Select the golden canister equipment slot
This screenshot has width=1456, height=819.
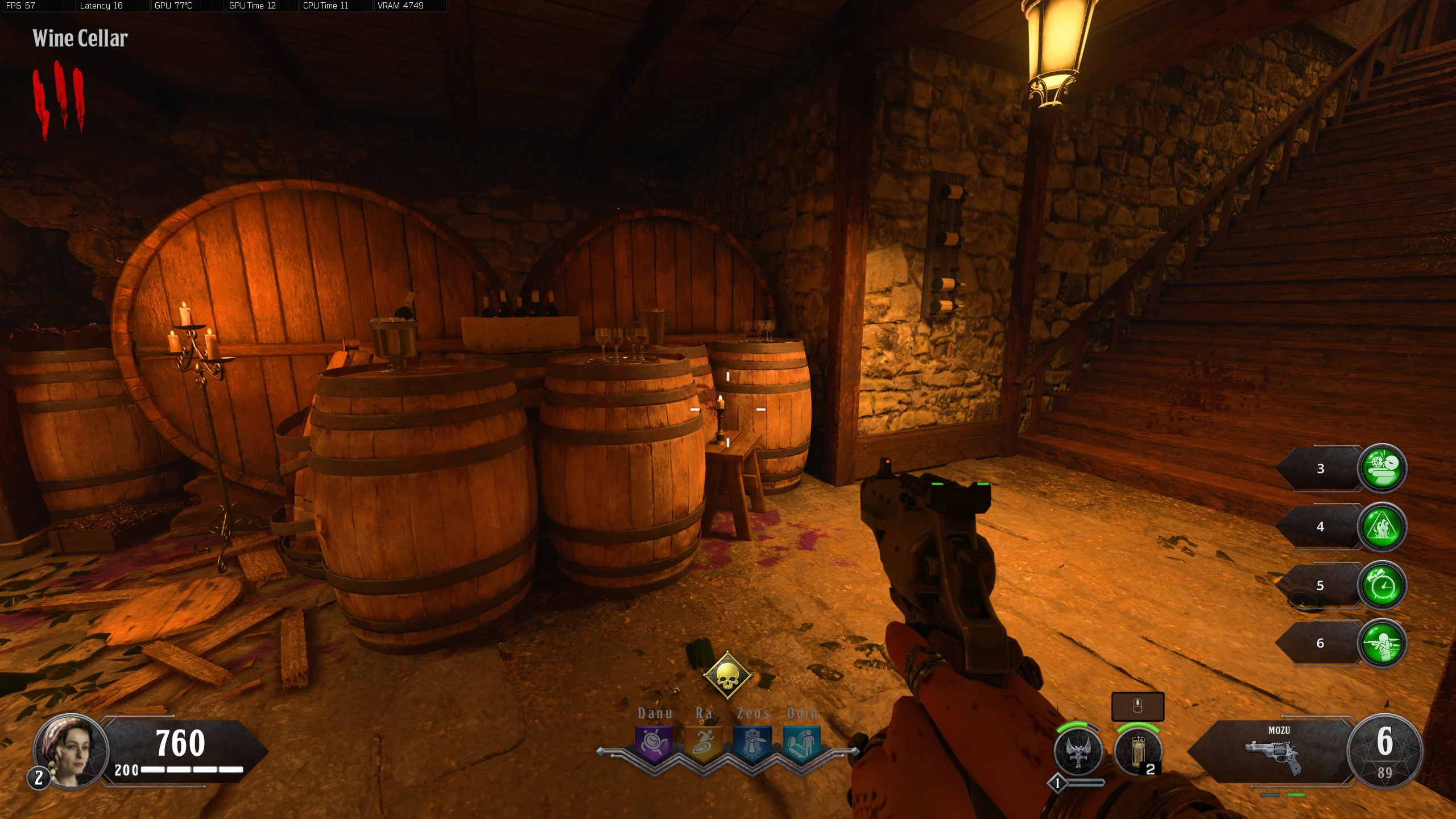coord(1138,751)
